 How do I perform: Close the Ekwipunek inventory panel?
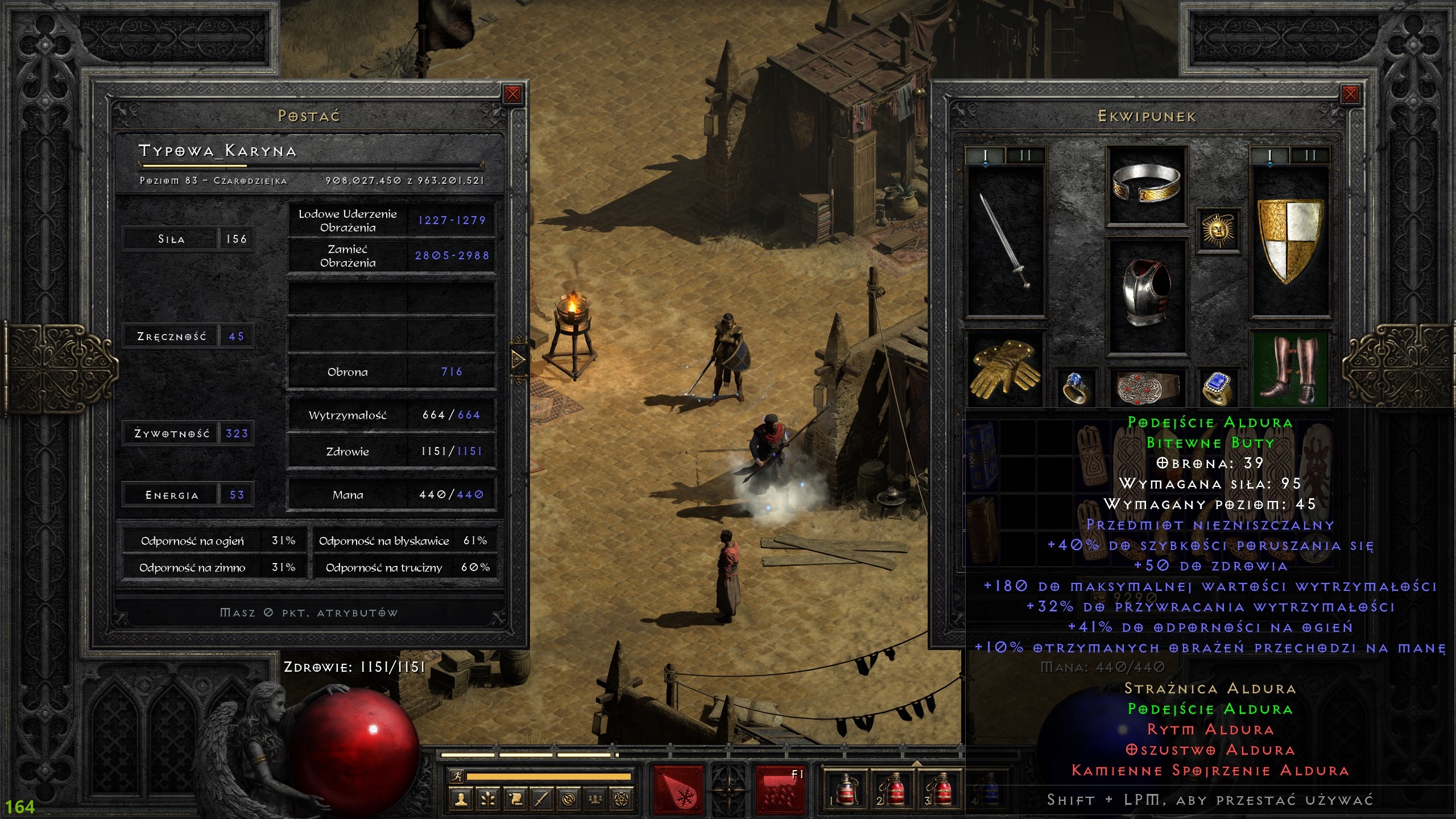tap(1350, 94)
